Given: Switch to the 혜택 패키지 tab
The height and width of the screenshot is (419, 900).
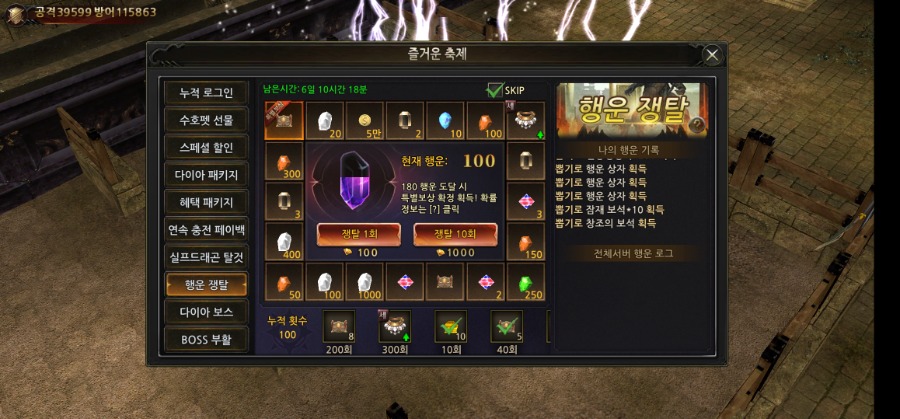Looking at the screenshot, I should point(206,202).
